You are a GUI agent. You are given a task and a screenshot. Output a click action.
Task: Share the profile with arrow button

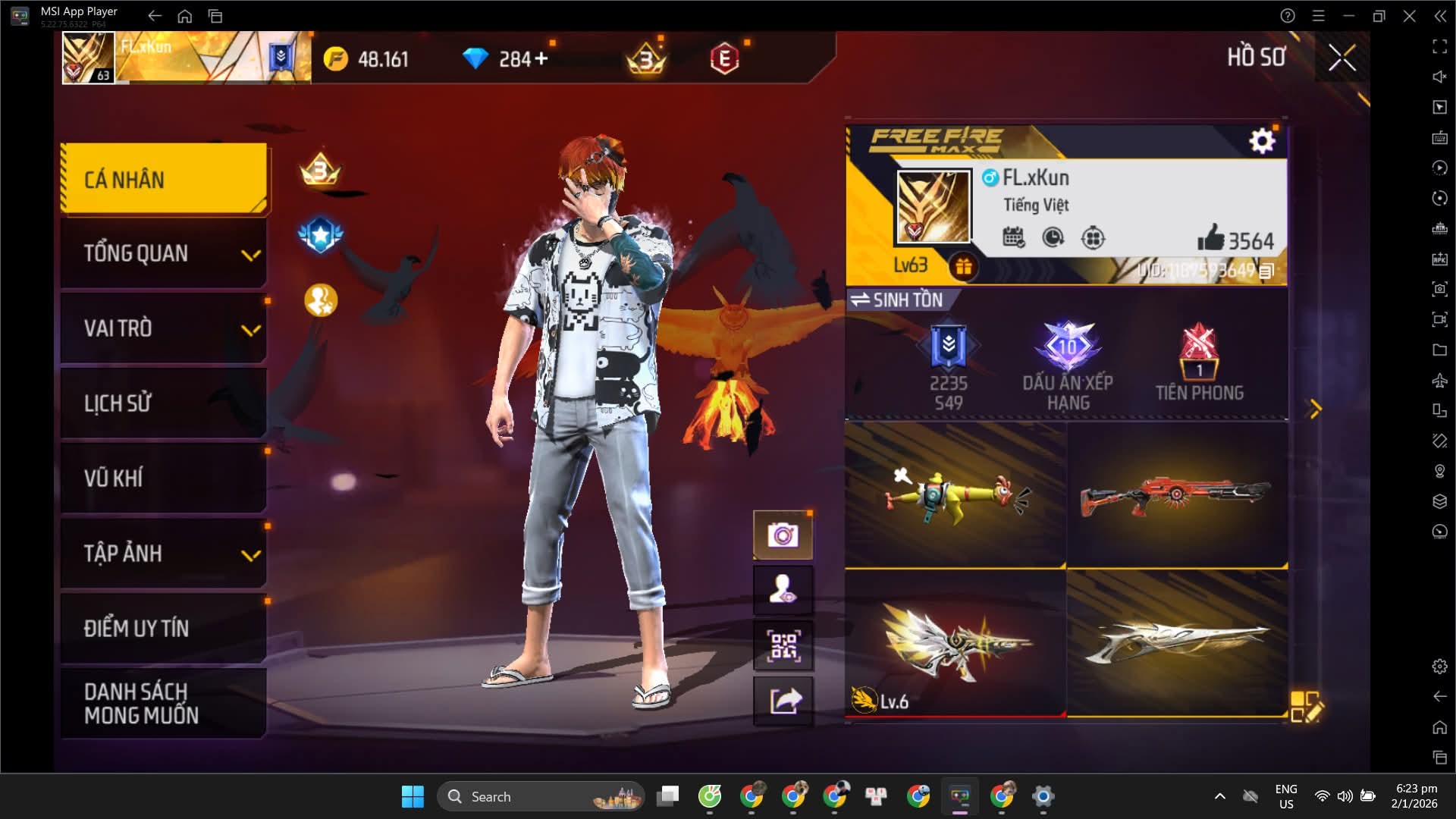click(x=783, y=701)
